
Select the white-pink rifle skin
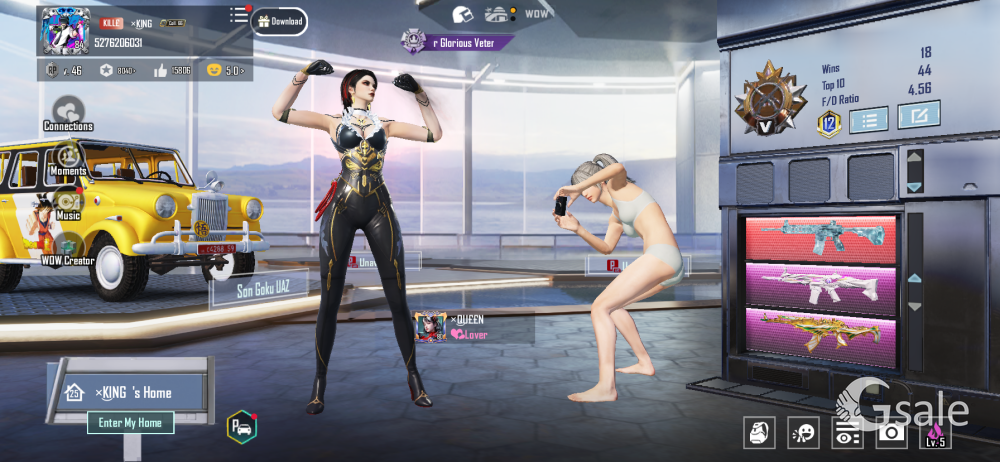(x=821, y=285)
